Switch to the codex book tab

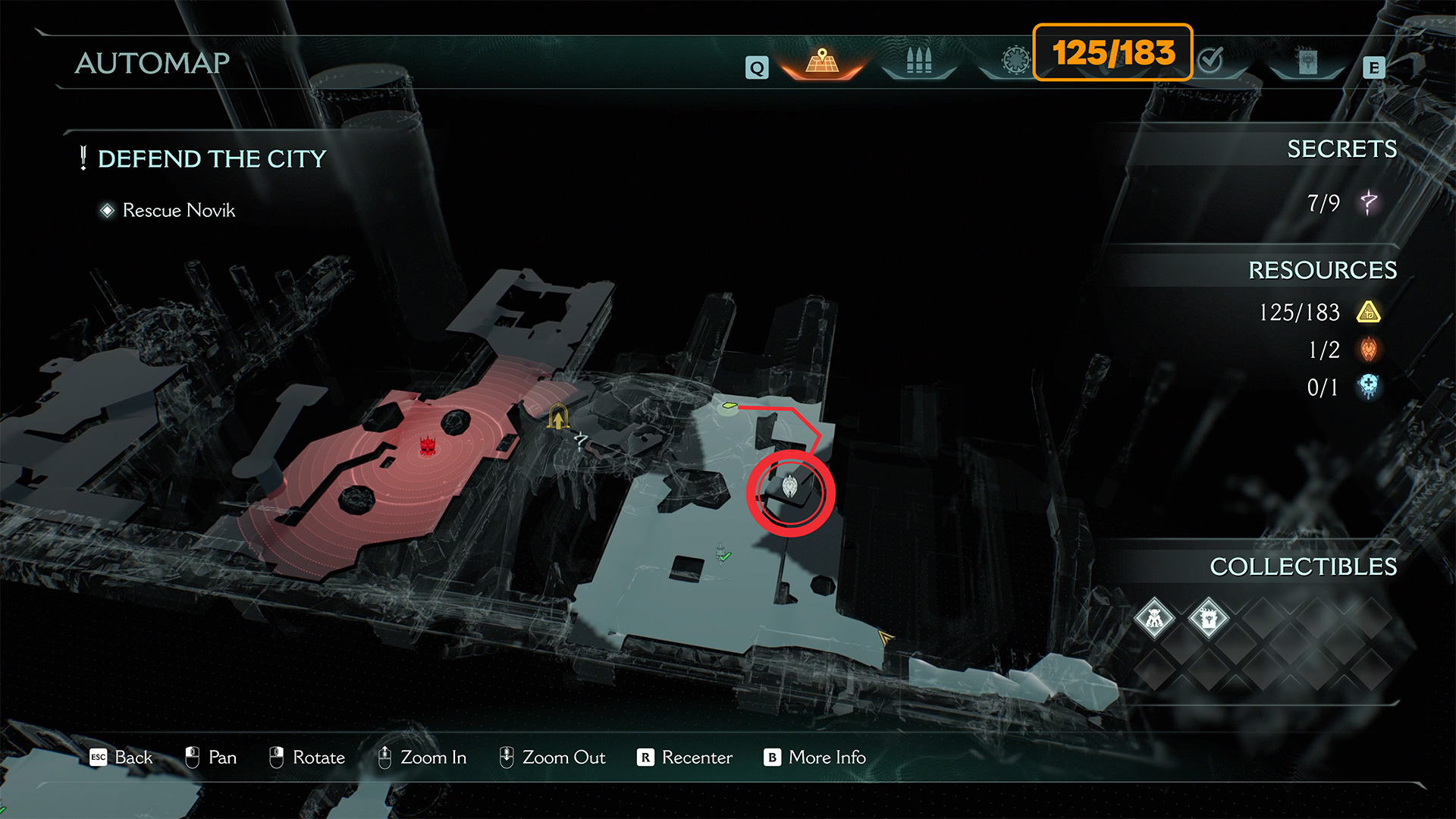tap(1307, 62)
